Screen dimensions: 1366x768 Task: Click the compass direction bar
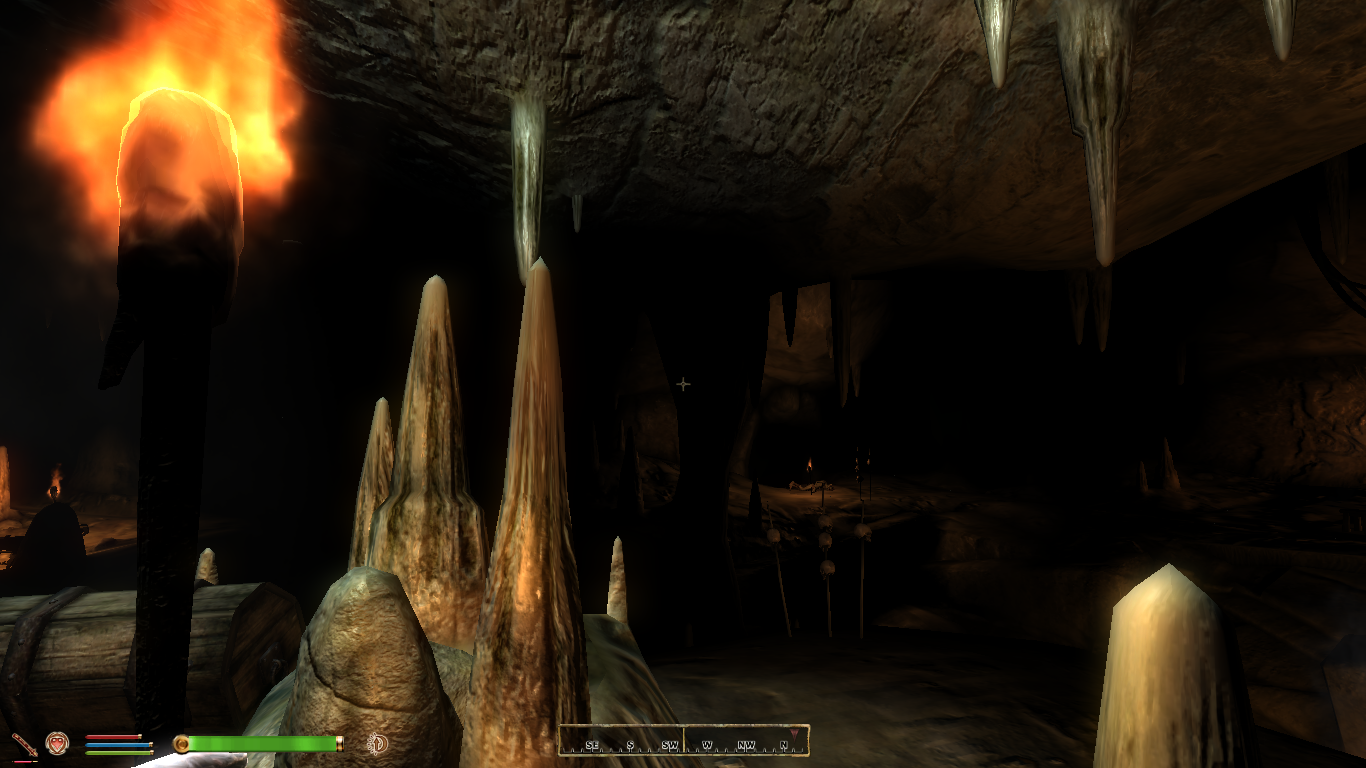pos(683,741)
